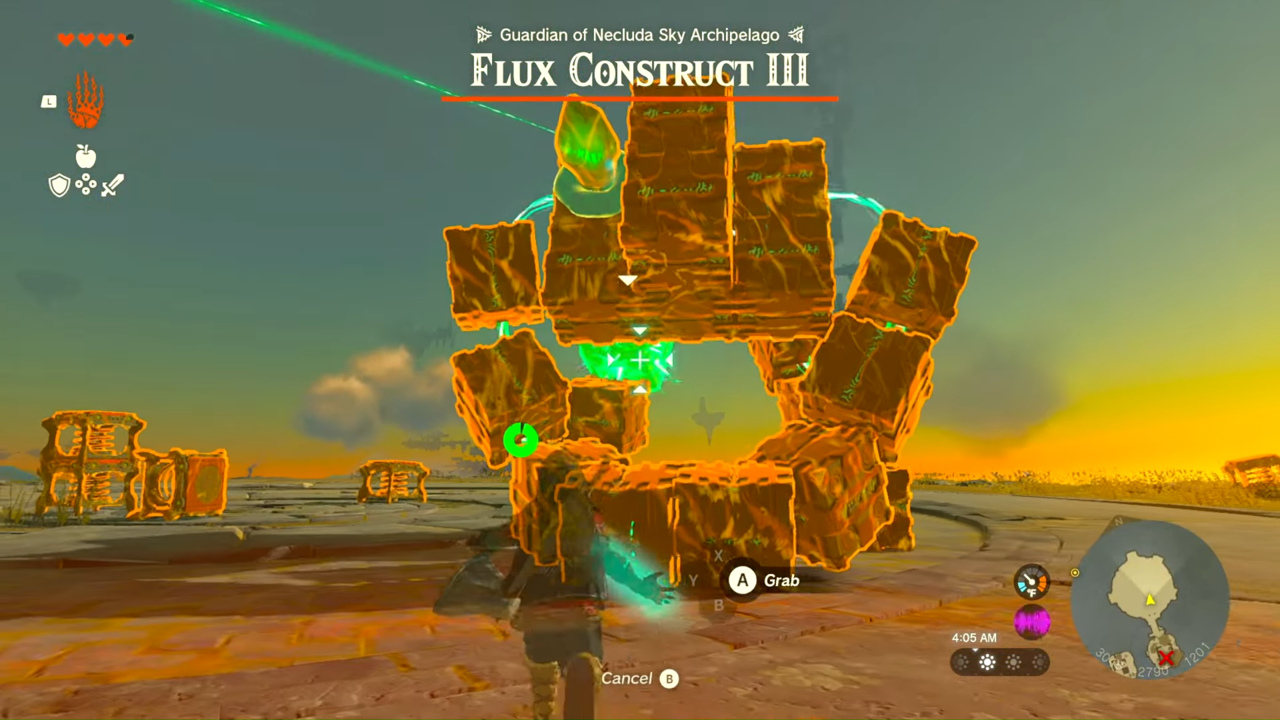Click the red X on the minimap
Screen dimensions: 1280x720
[x=1166, y=657]
